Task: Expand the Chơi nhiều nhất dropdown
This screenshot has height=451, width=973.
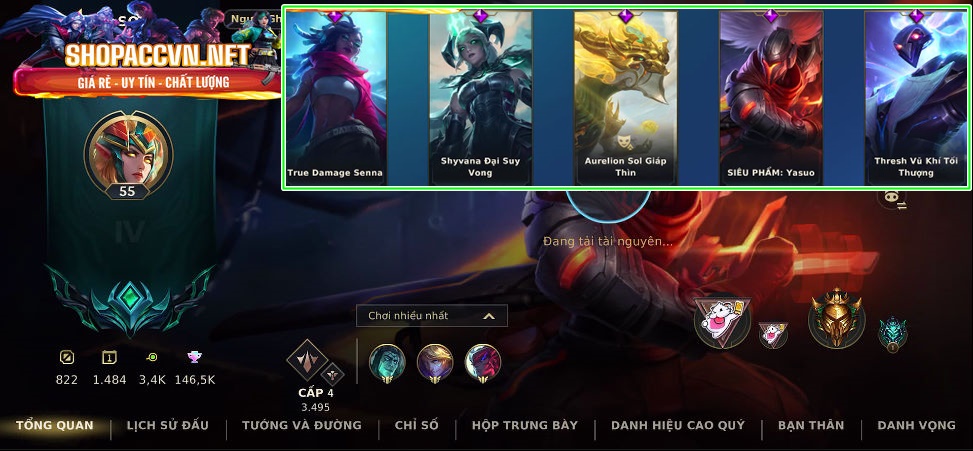Action: [432, 316]
